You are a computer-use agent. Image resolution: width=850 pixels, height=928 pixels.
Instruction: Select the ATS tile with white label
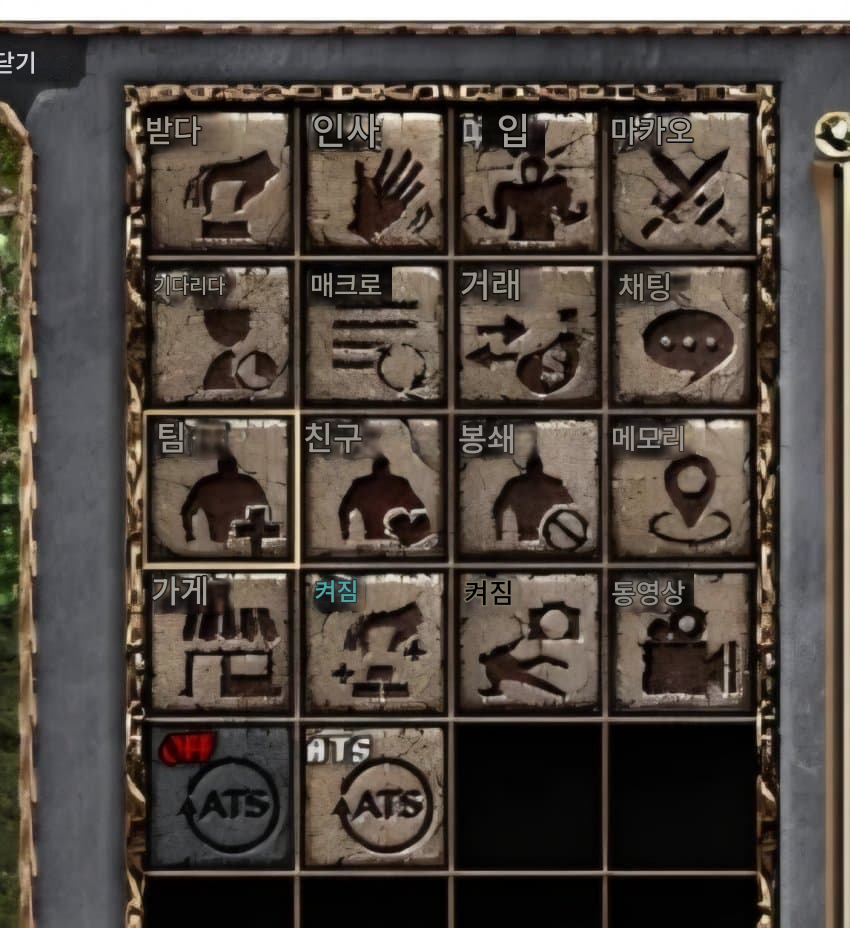pyautogui.click(x=375, y=796)
